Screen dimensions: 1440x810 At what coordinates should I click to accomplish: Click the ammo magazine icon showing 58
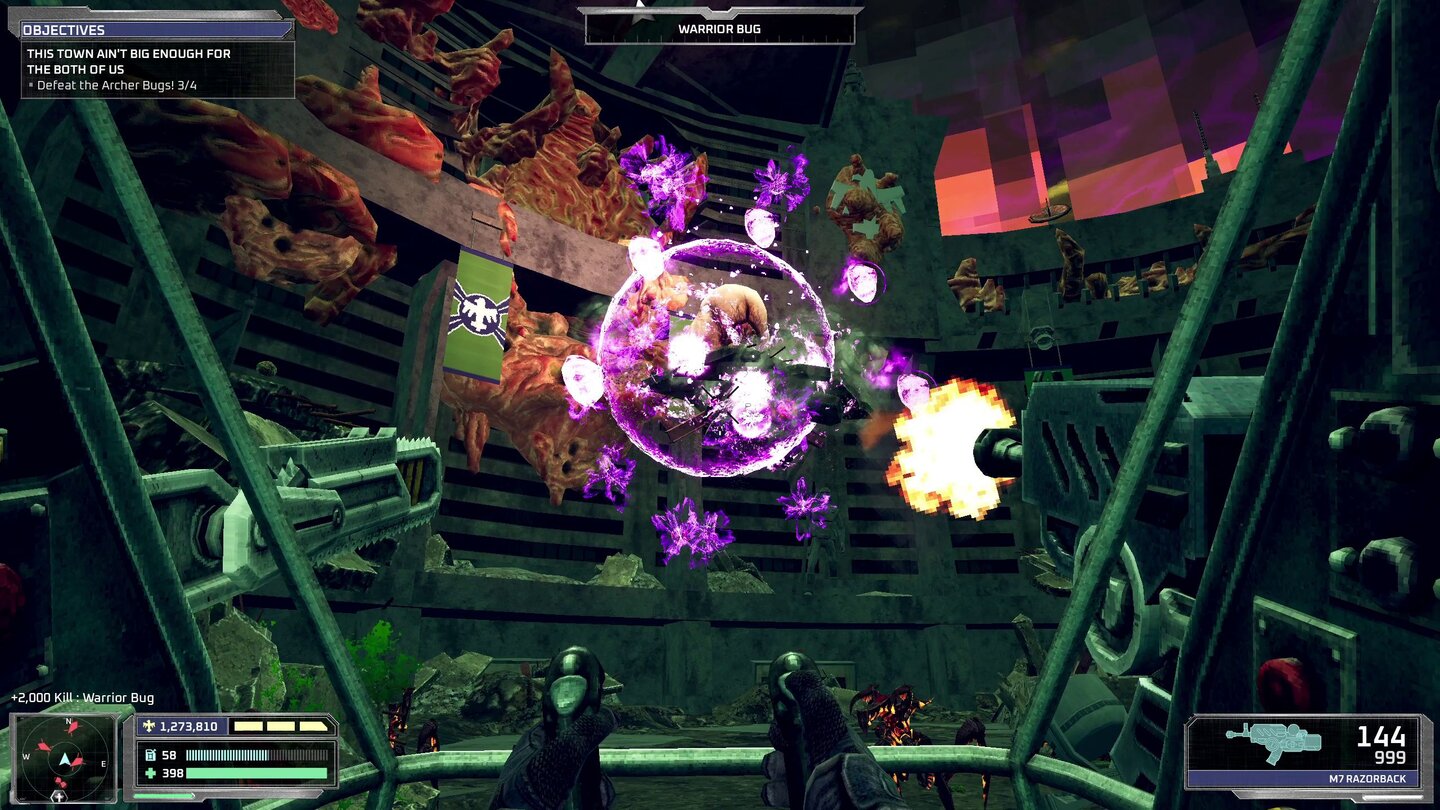click(x=151, y=755)
